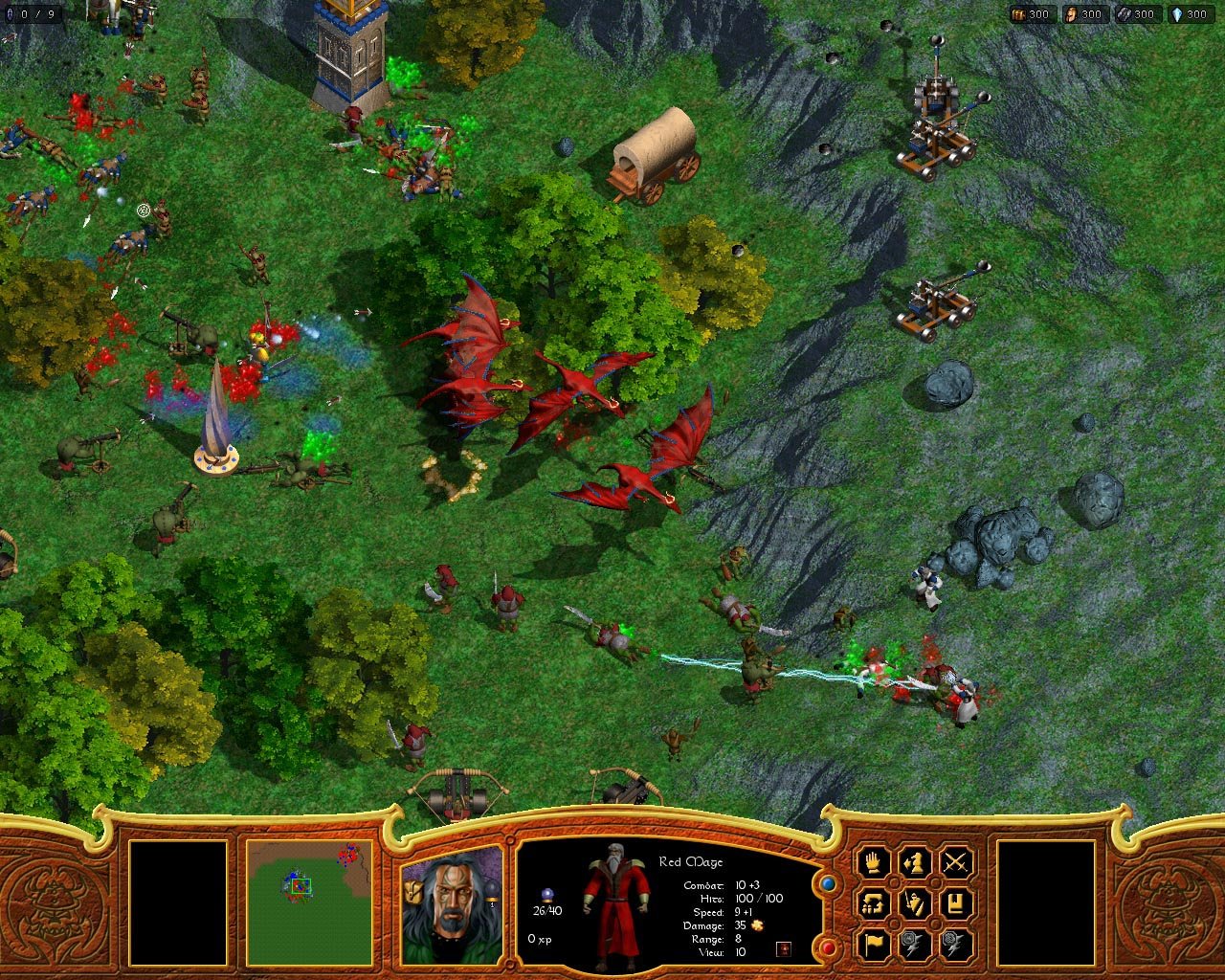Toggle the blue stance orb

coord(826,884)
